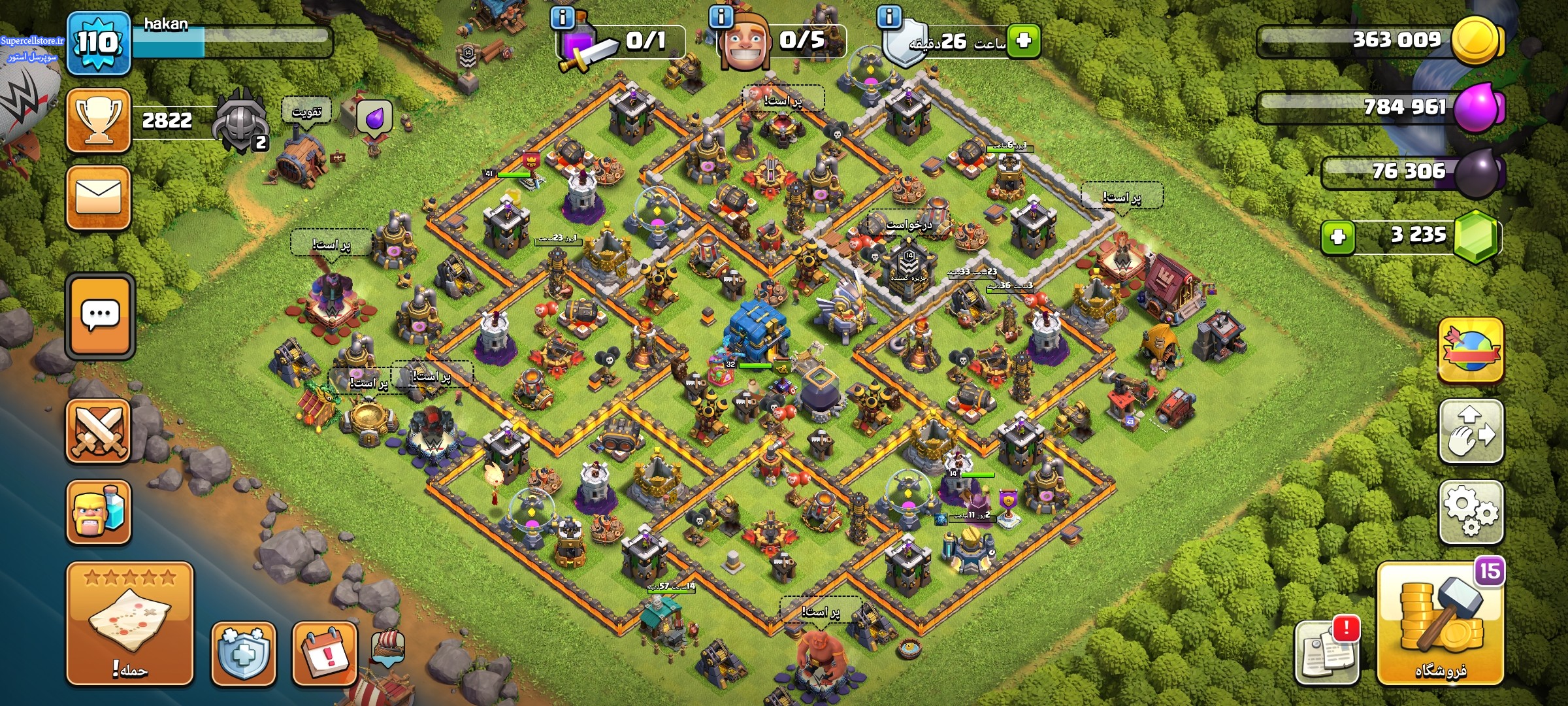Open the news papers with red alert
This screenshot has width=1568, height=706.
[x=1326, y=651]
